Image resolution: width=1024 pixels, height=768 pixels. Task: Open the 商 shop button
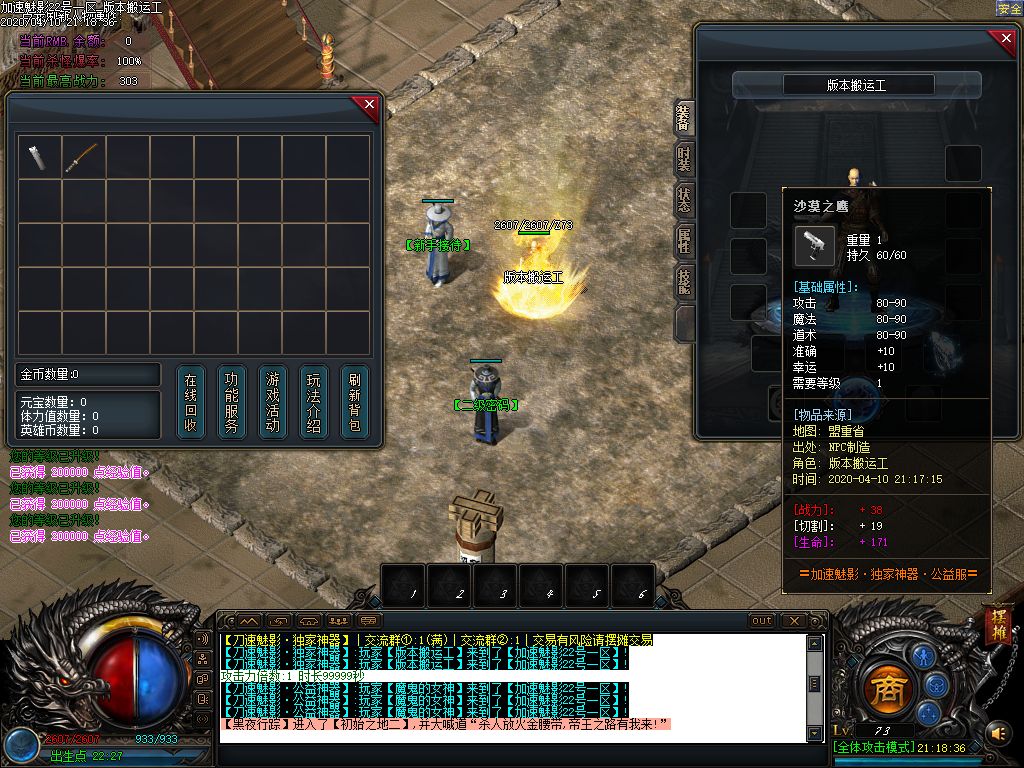tap(885, 688)
